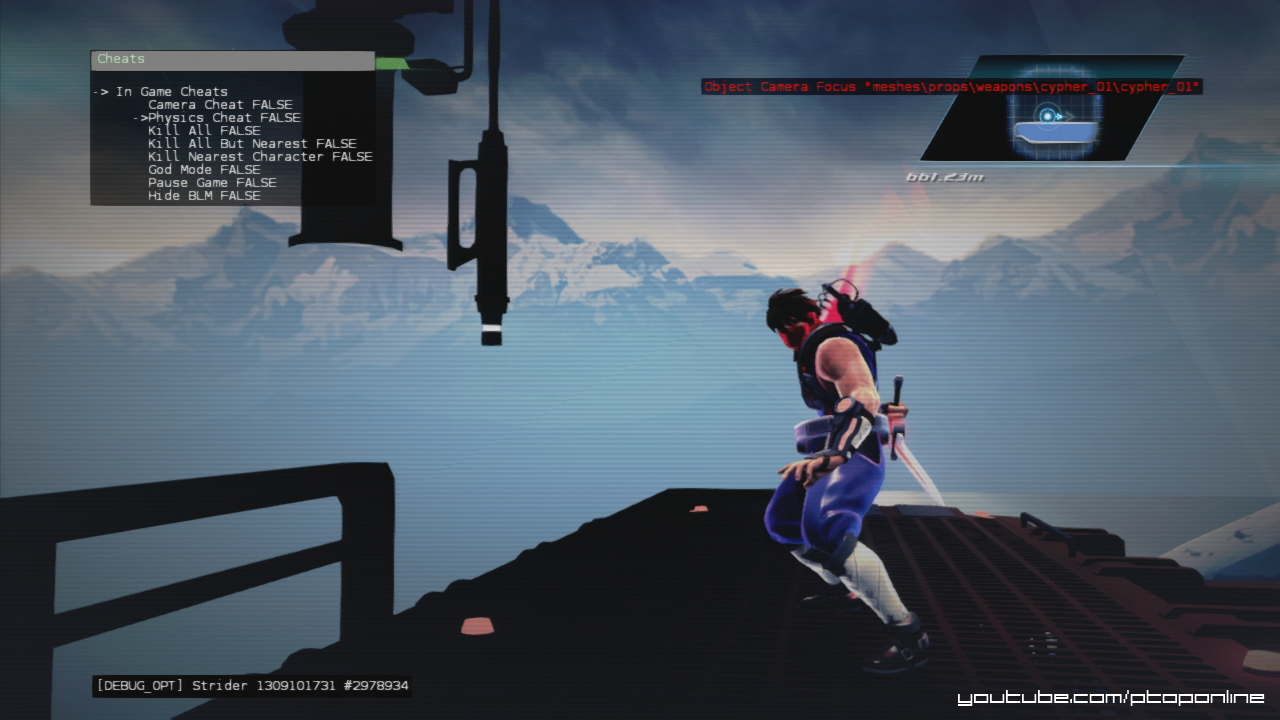Select Kill All But Nearest
The height and width of the screenshot is (720, 1280).
click(x=251, y=144)
